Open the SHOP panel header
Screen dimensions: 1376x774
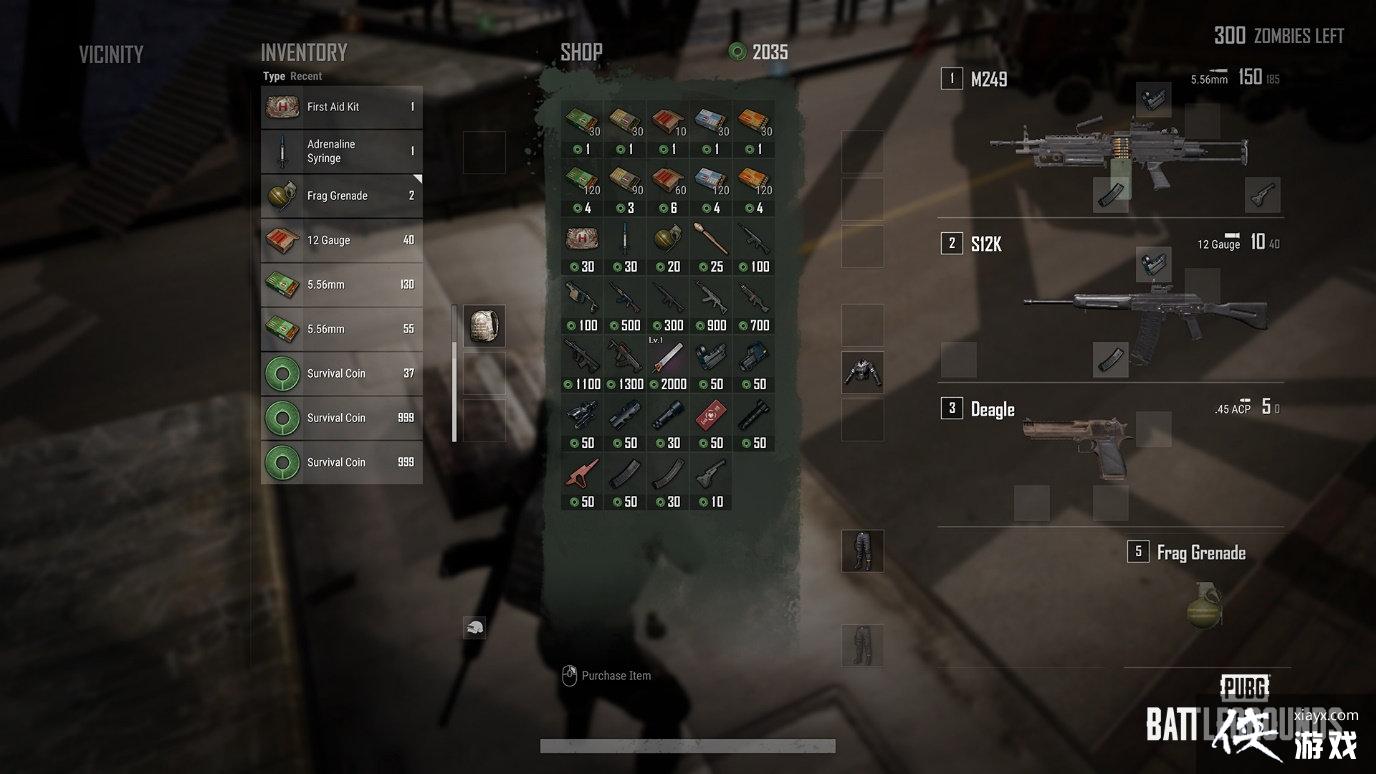pos(581,51)
